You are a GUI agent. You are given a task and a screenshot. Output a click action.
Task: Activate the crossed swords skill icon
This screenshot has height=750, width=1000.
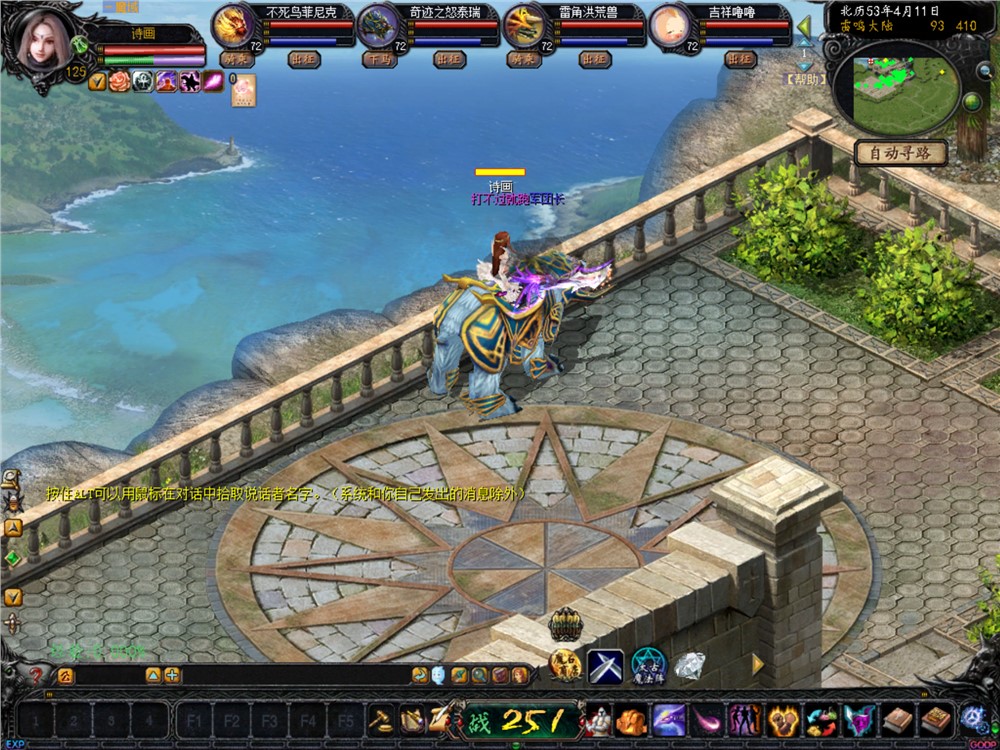(605, 665)
